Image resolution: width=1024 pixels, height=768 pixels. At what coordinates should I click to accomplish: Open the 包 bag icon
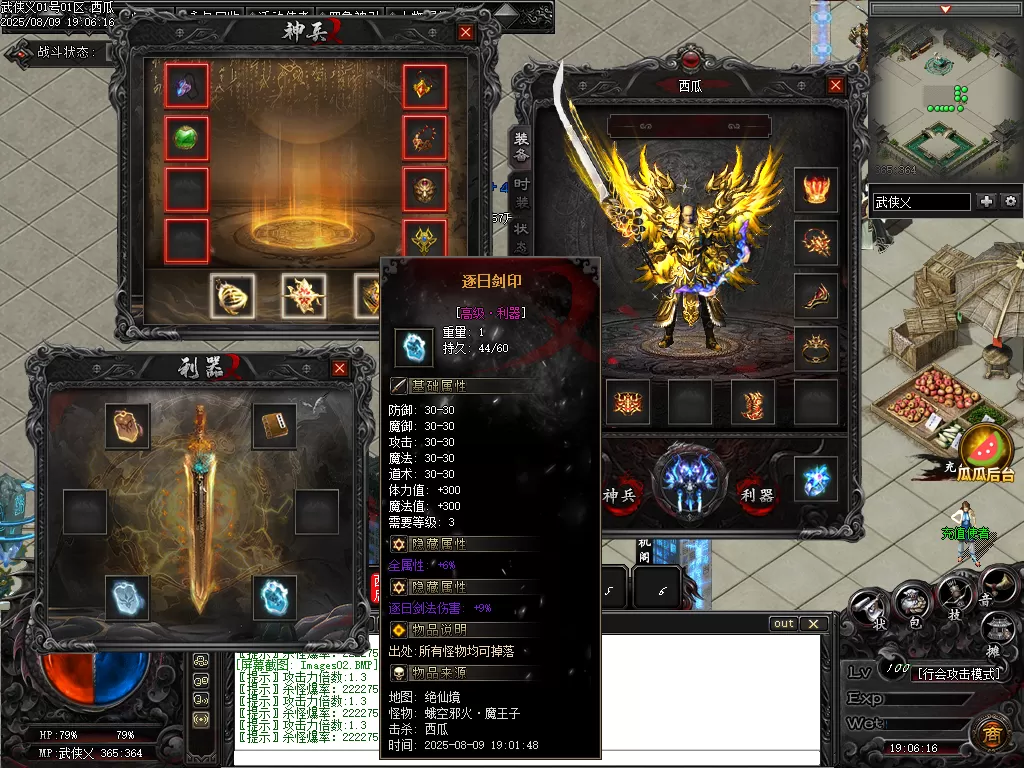[913, 600]
